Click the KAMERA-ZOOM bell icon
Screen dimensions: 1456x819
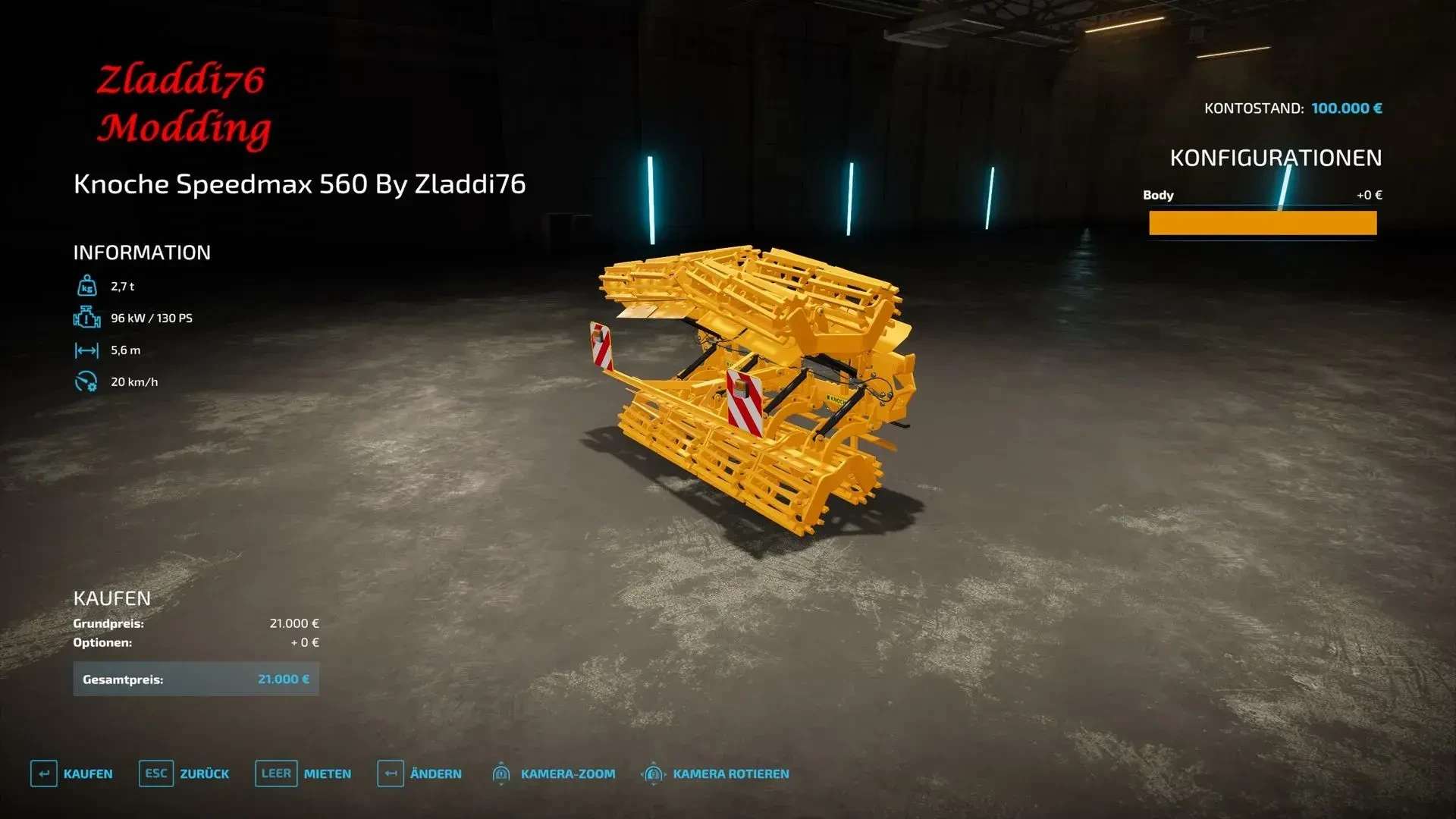pos(502,773)
